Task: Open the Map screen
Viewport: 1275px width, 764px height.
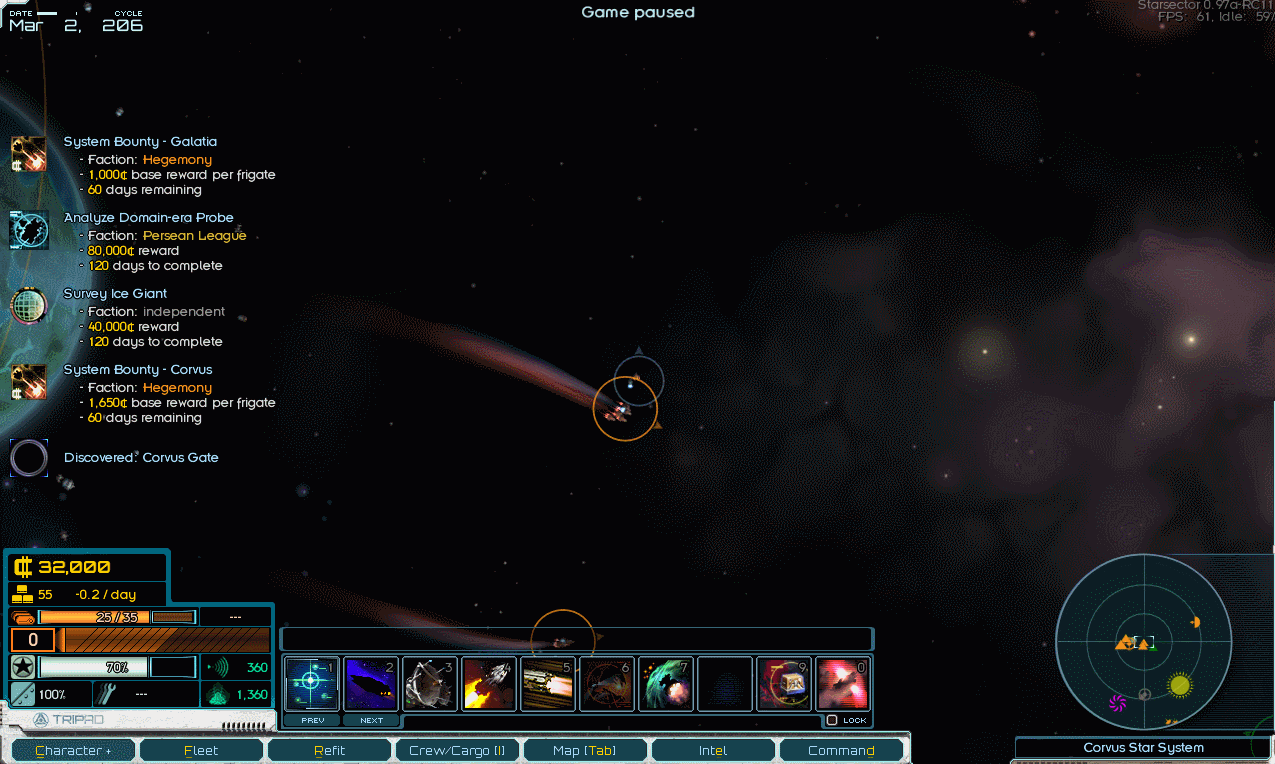Action: coord(585,750)
